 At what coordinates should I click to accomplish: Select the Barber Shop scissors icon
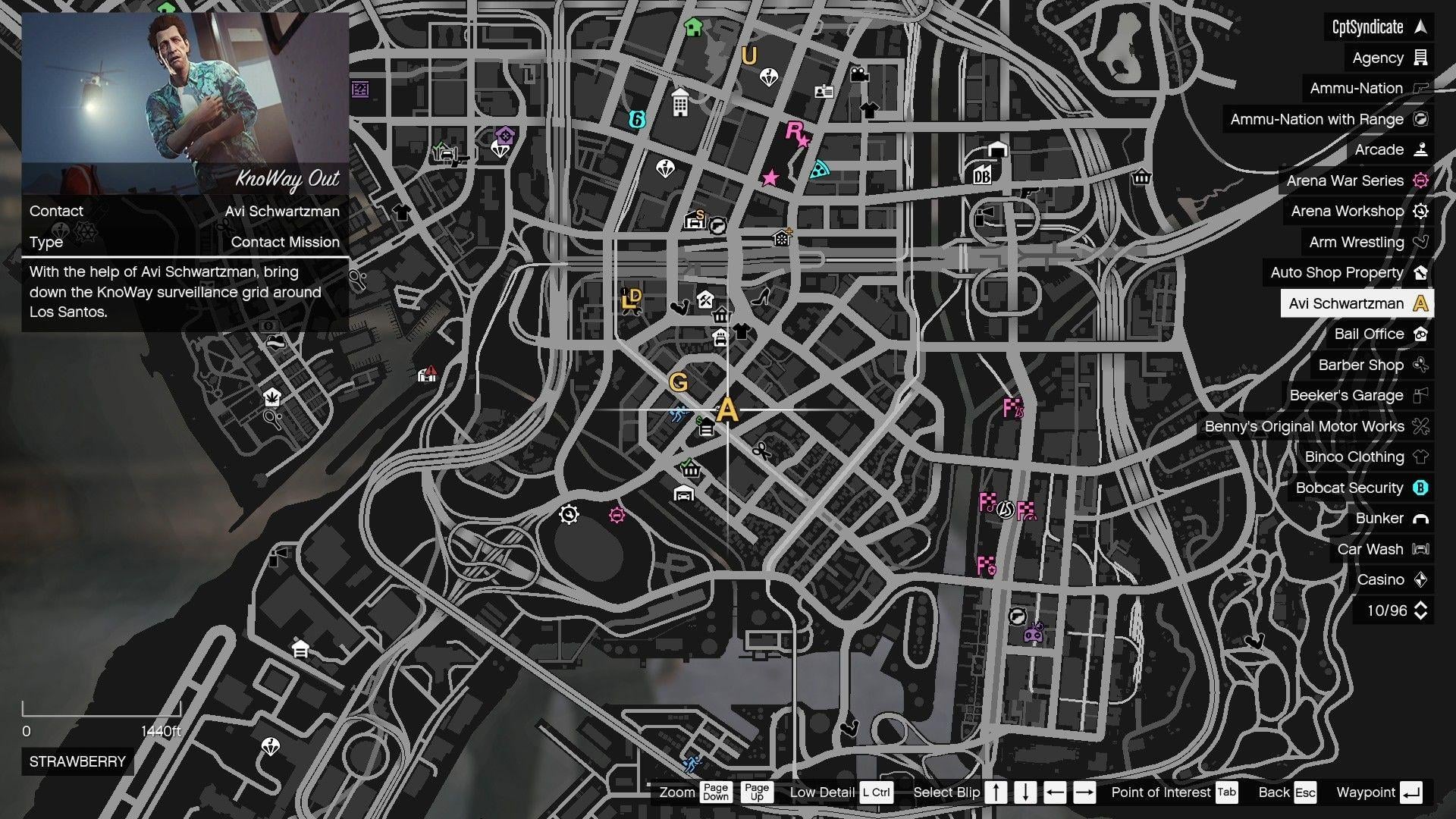(1420, 365)
